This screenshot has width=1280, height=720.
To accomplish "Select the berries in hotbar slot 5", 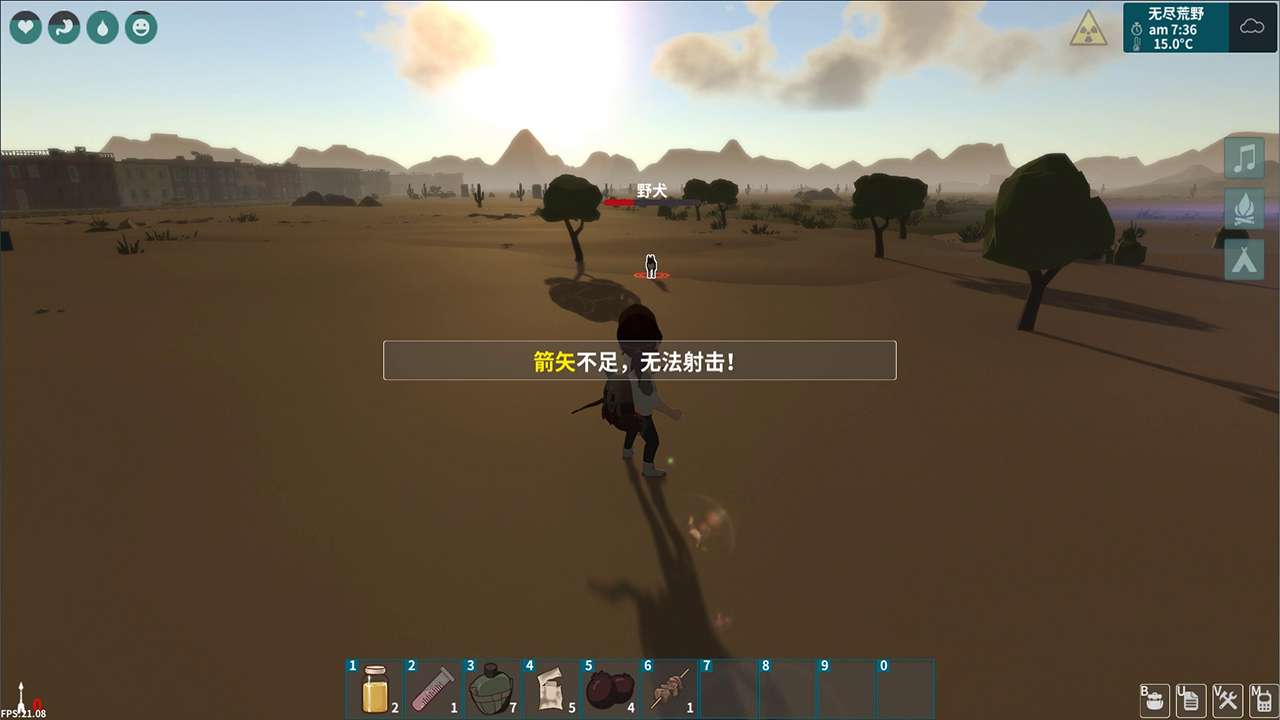I will pos(609,689).
